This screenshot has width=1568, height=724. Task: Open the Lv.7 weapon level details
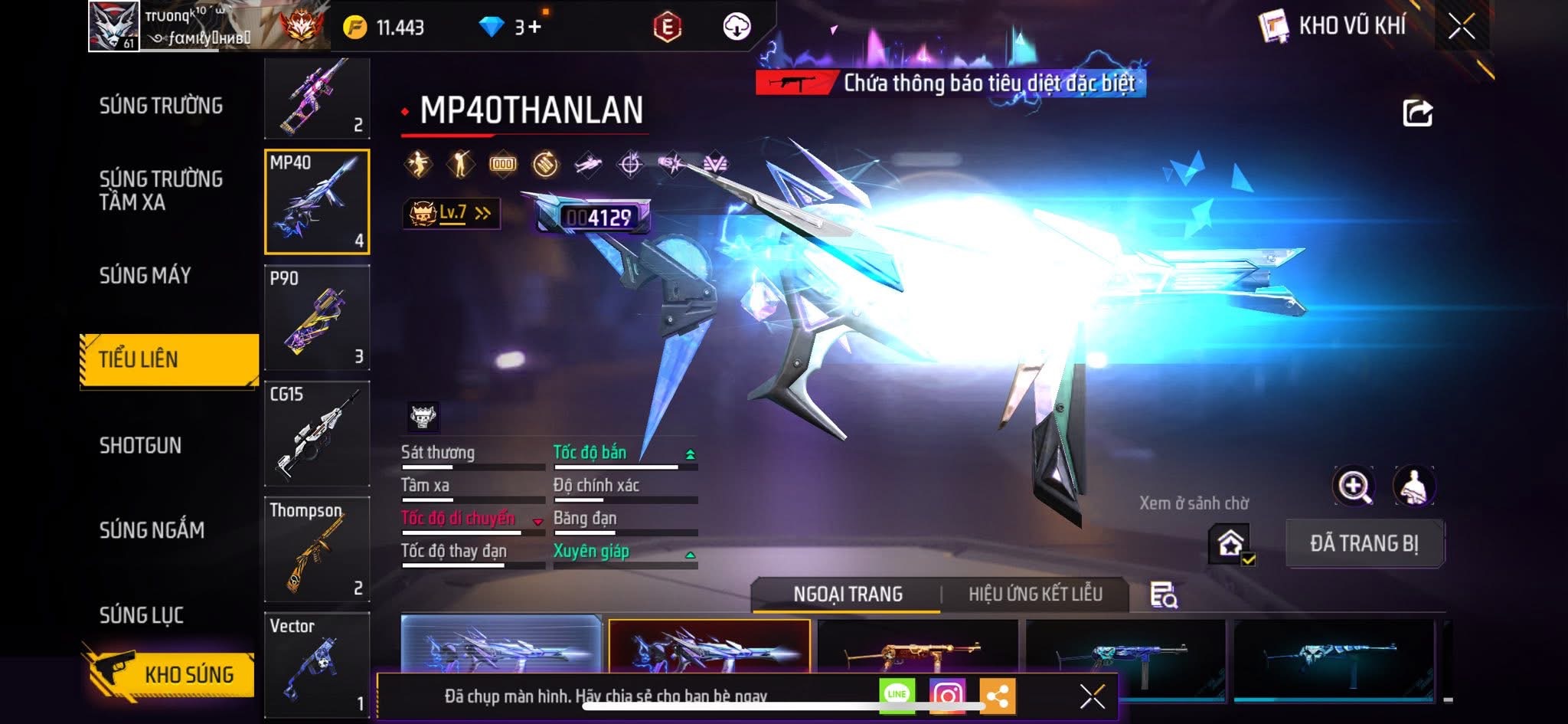click(x=452, y=213)
